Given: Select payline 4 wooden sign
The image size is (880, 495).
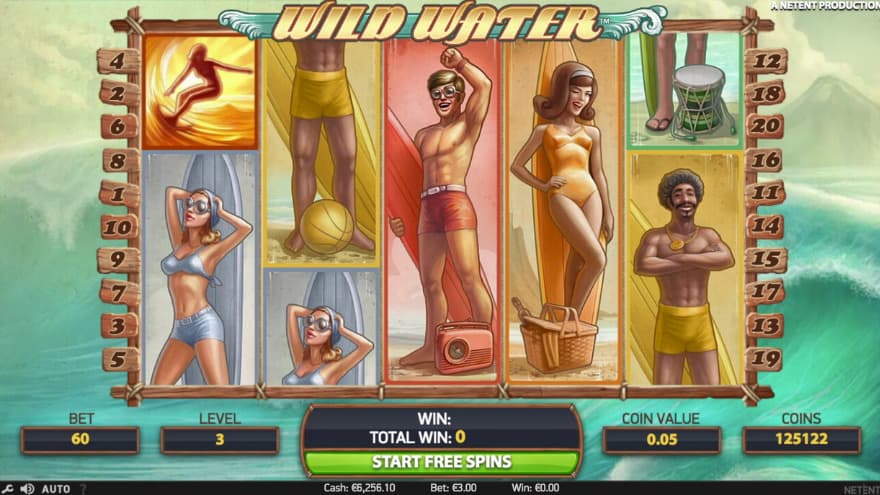Looking at the screenshot, I should coord(118,61).
